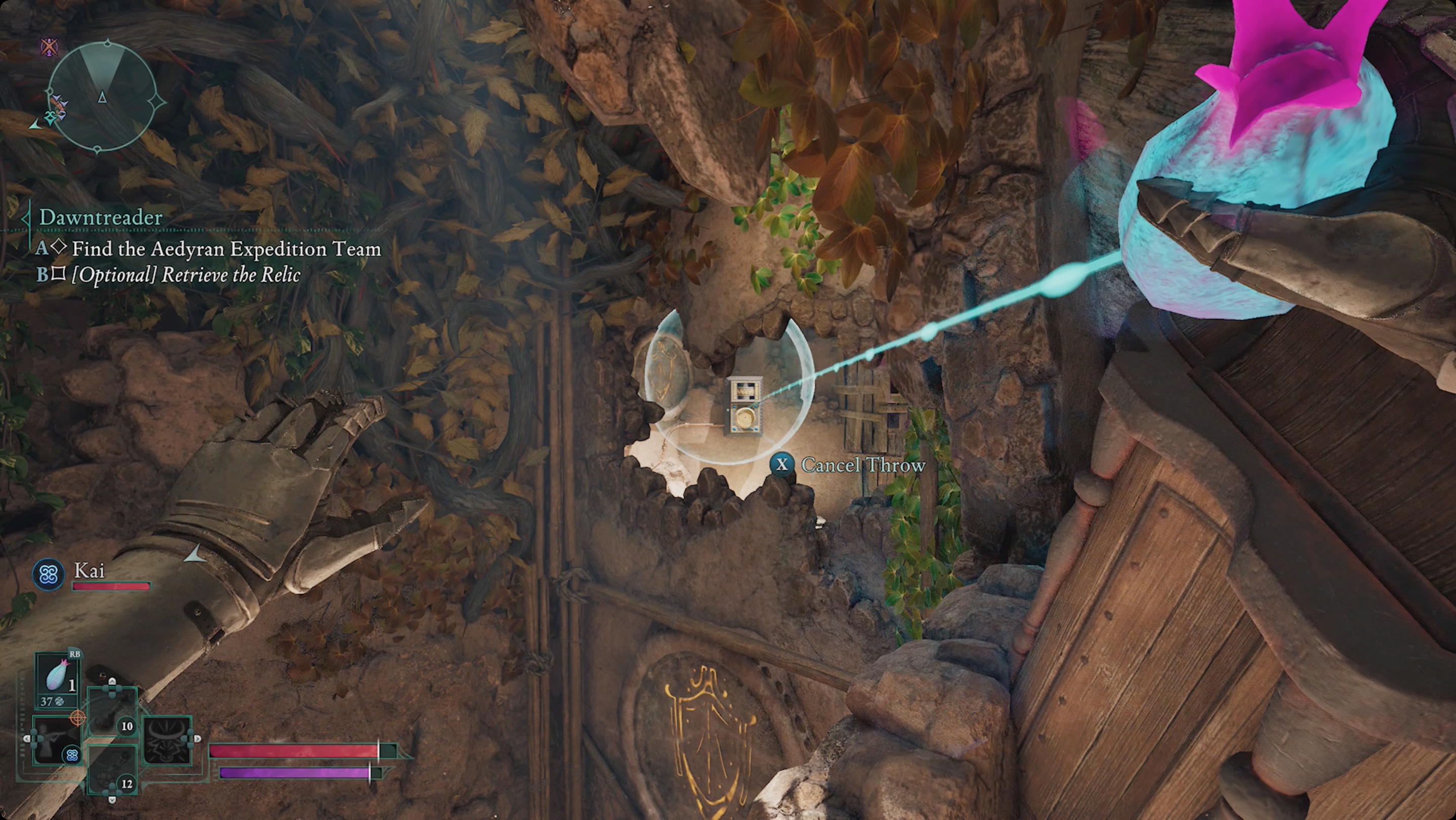Click the crossed-out purple status icon
This screenshot has width=1456, height=820.
coord(50,47)
